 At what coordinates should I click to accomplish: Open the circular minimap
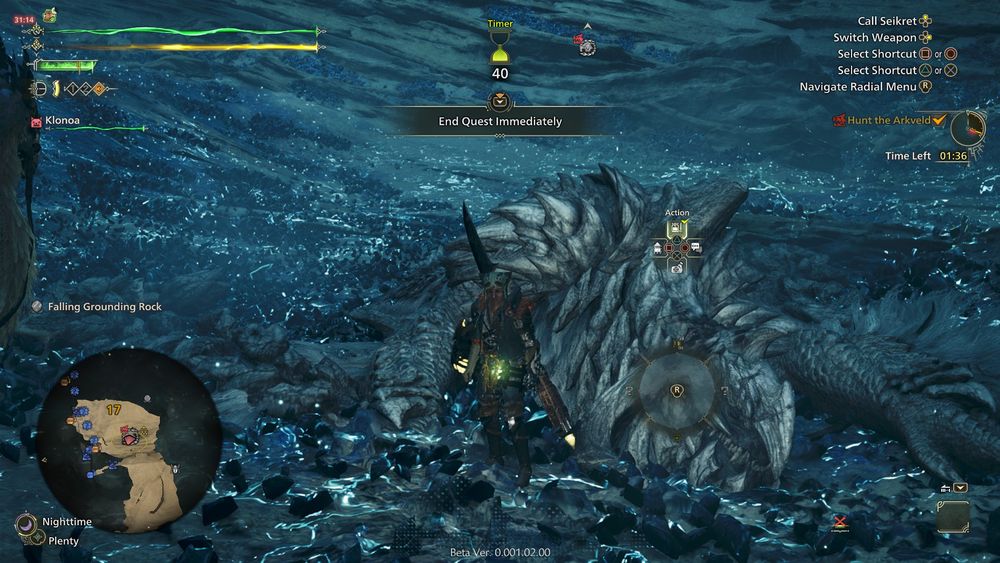(x=130, y=439)
